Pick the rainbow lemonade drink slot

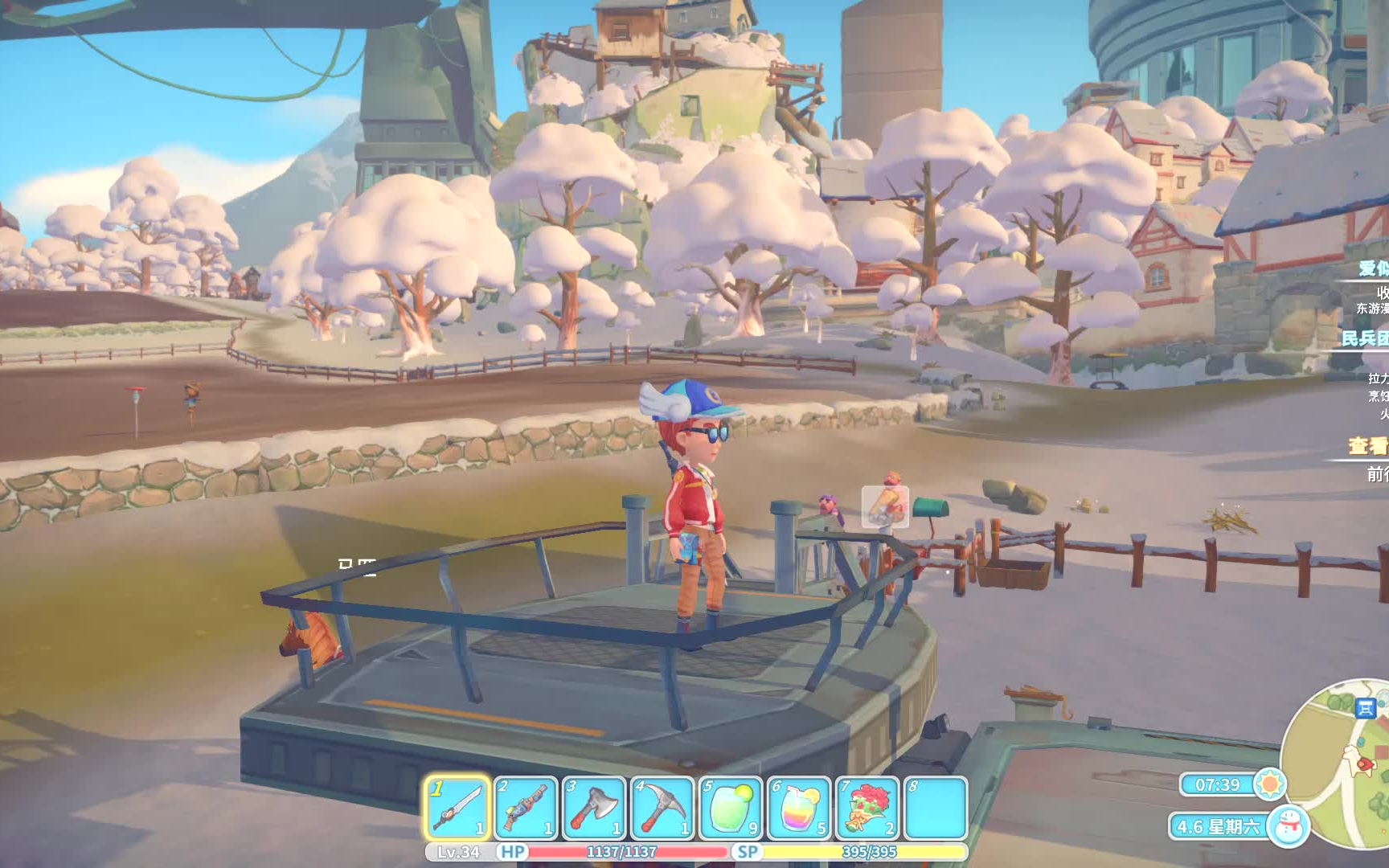coord(799,809)
